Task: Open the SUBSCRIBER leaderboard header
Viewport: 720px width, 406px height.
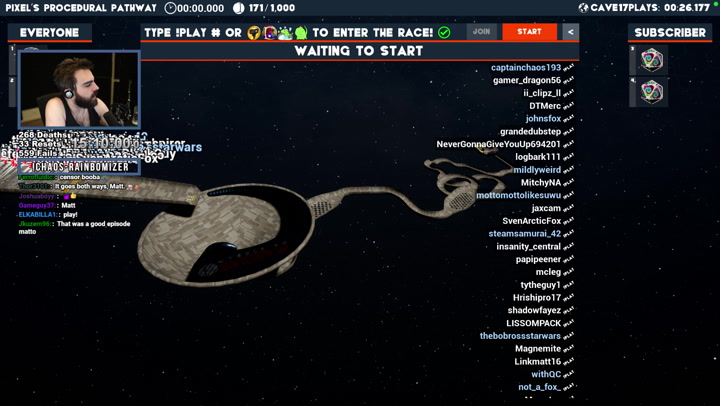Action: pos(669,33)
